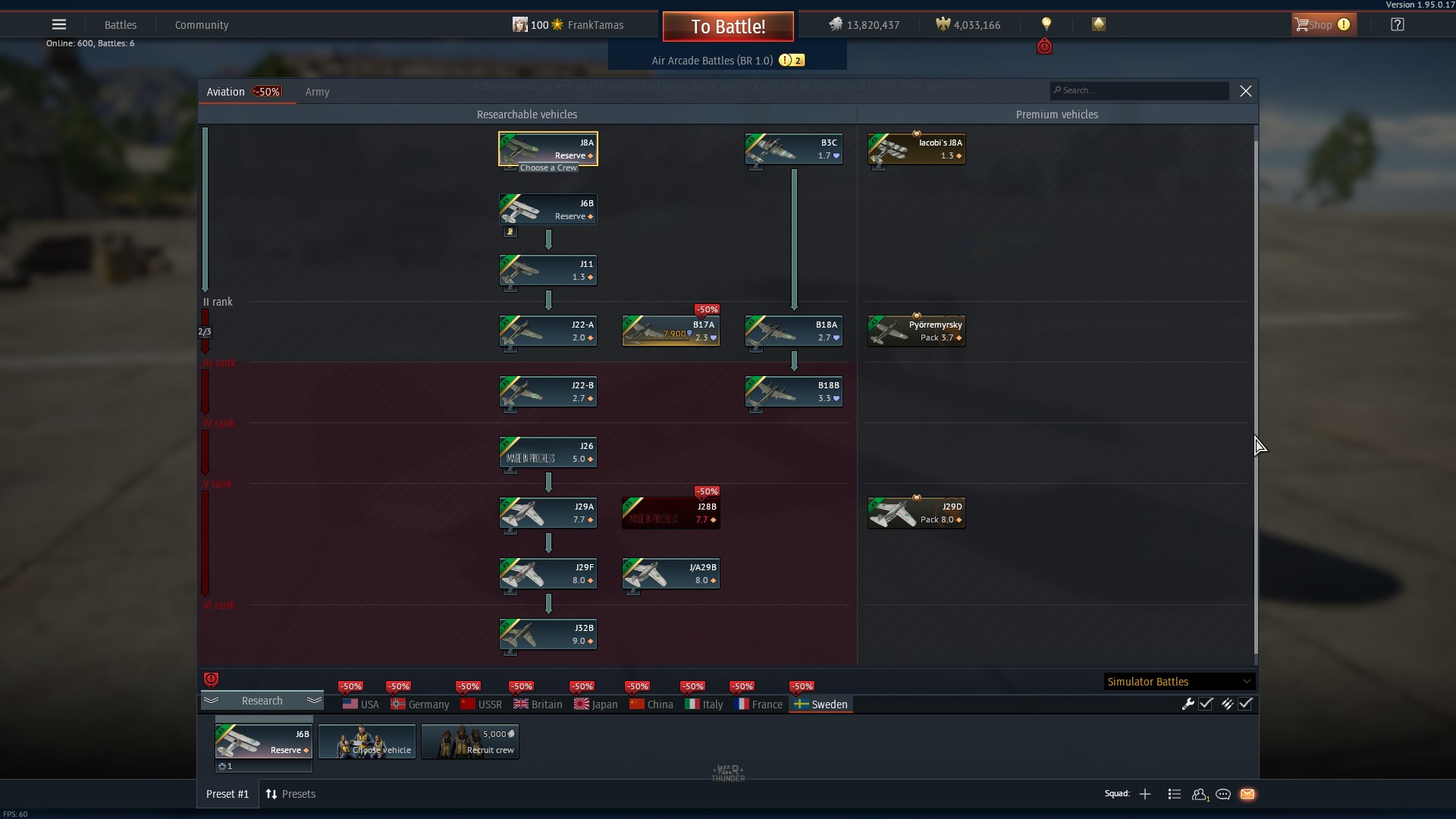Switch nation to USSR

pyautogui.click(x=482, y=704)
